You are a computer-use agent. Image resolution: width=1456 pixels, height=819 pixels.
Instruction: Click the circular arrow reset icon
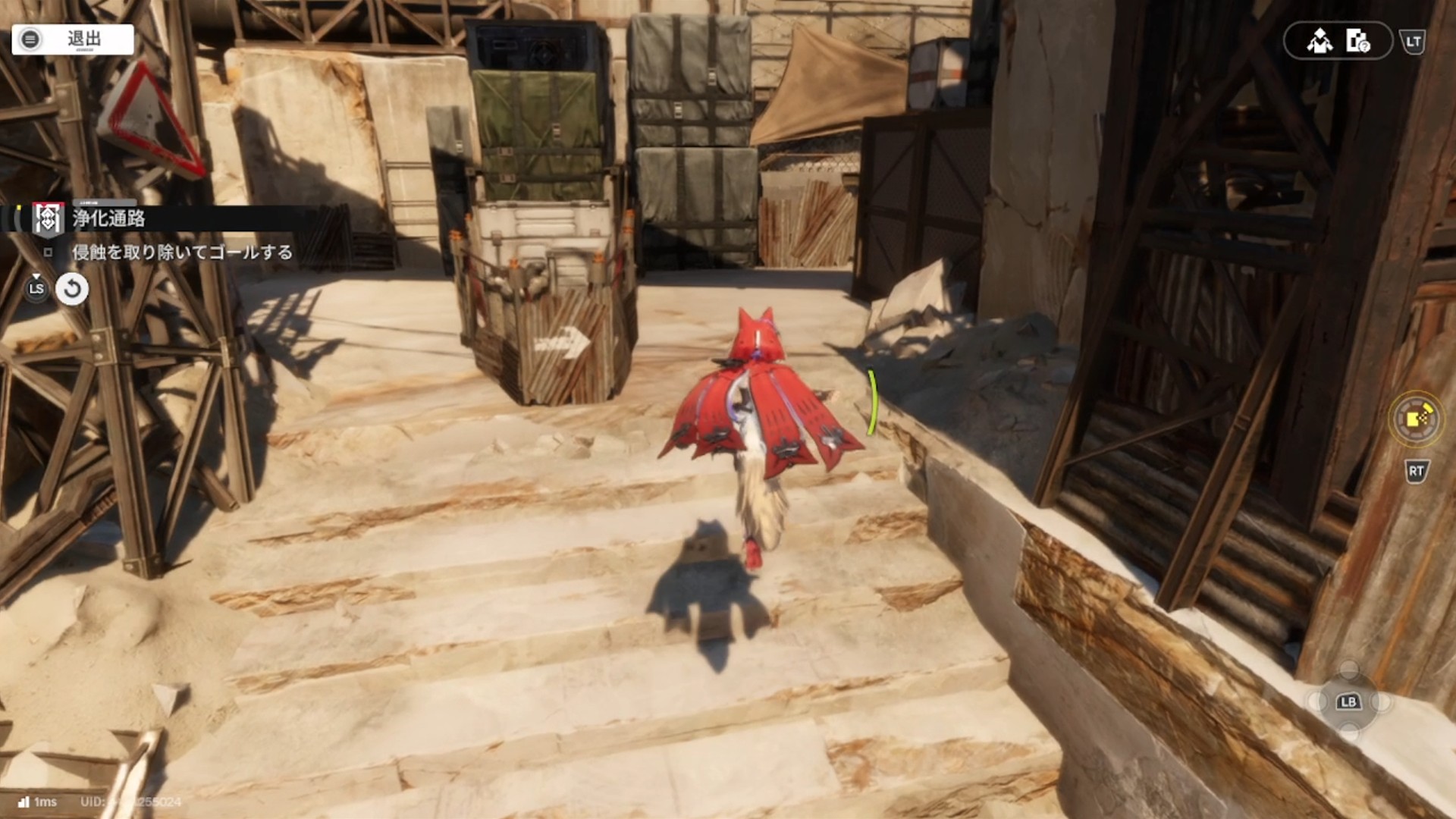(x=72, y=289)
